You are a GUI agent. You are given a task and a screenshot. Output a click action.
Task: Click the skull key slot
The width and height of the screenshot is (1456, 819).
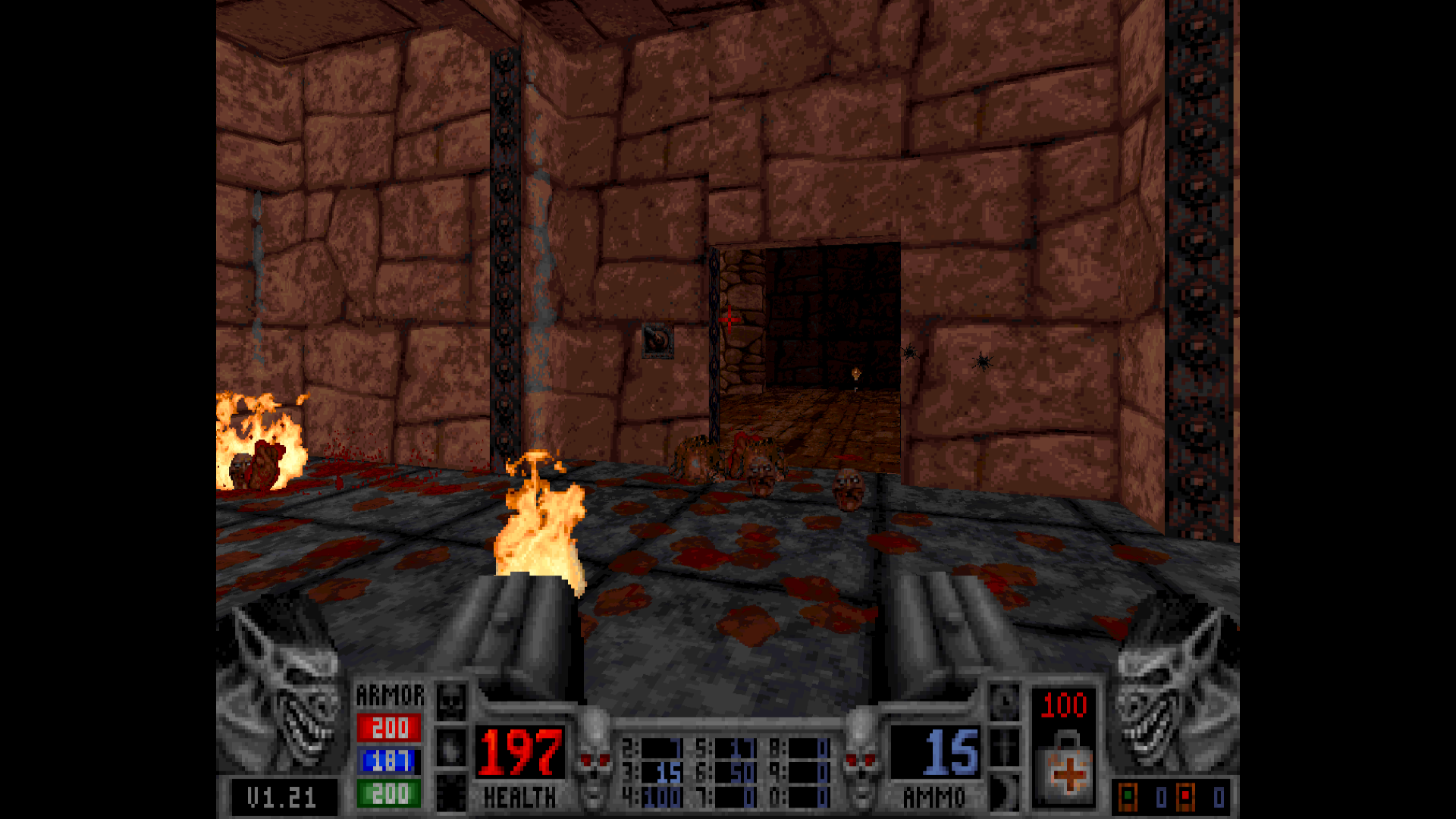(450, 701)
